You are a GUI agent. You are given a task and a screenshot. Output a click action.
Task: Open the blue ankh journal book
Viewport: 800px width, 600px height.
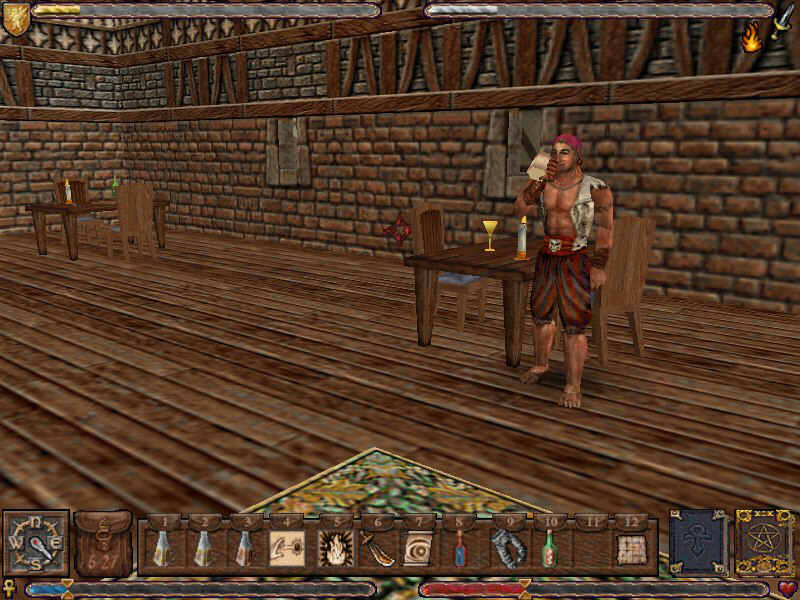pyautogui.click(x=698, y=543)
